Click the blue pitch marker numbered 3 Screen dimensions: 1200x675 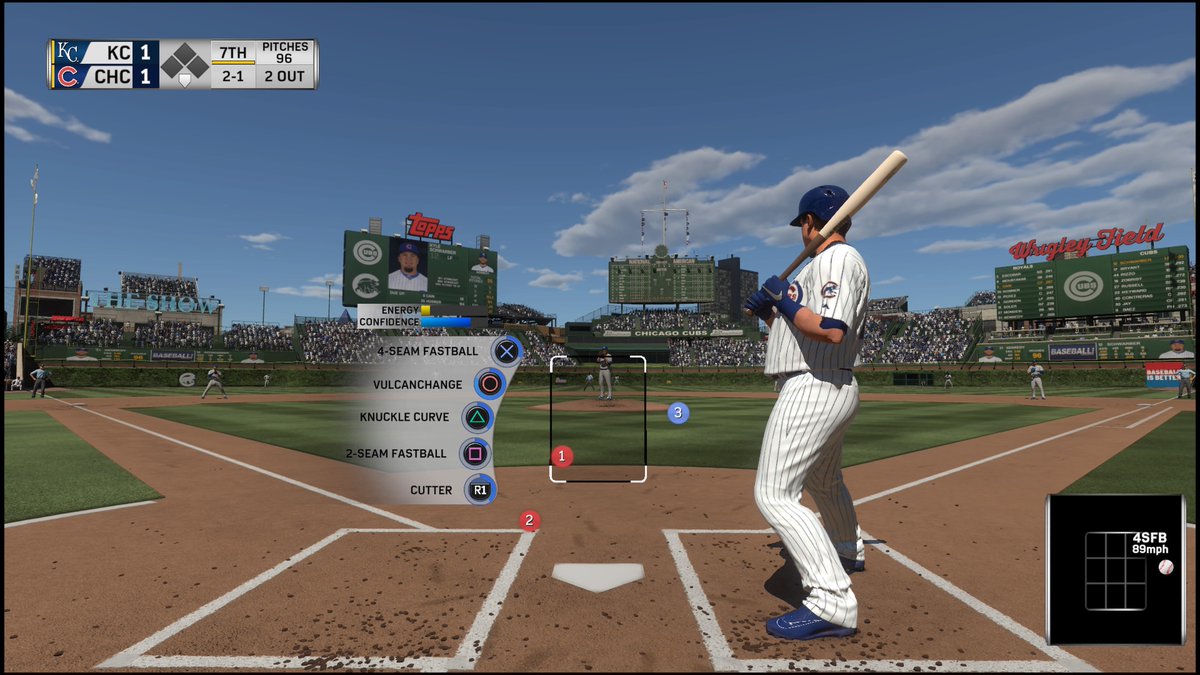678,412
